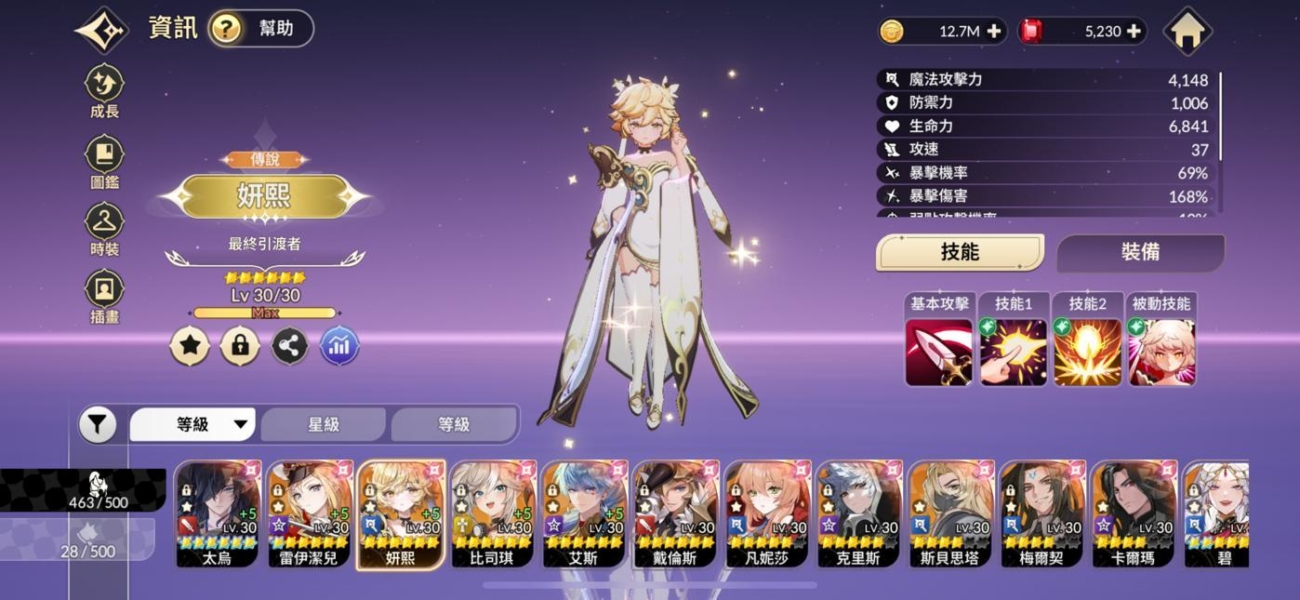The width and height of the screenshot is (1300, 600).
Task: Switch to the 裝備 equipment tab
Action: click(1140, 253)
